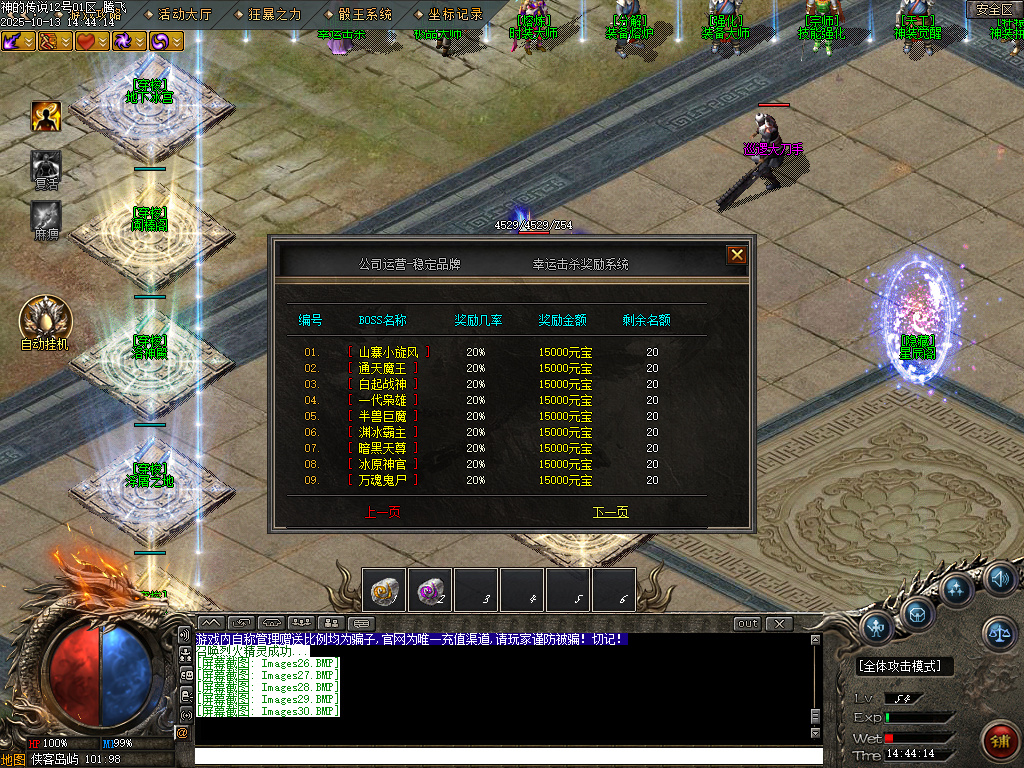Go to the next page (下一页)
1024x768 pixels.
610,512
